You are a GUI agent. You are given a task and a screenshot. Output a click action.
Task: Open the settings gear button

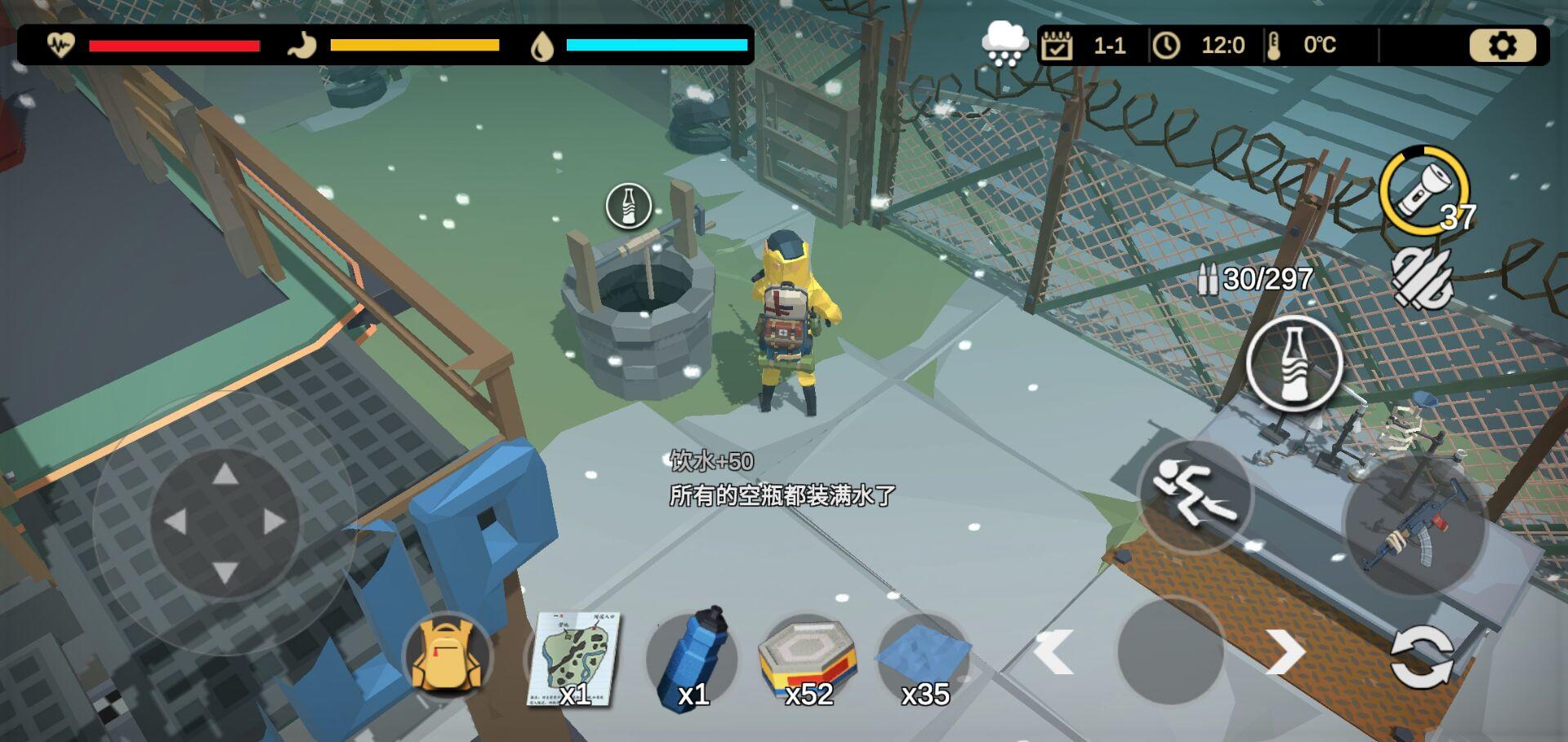(1502, 46)
